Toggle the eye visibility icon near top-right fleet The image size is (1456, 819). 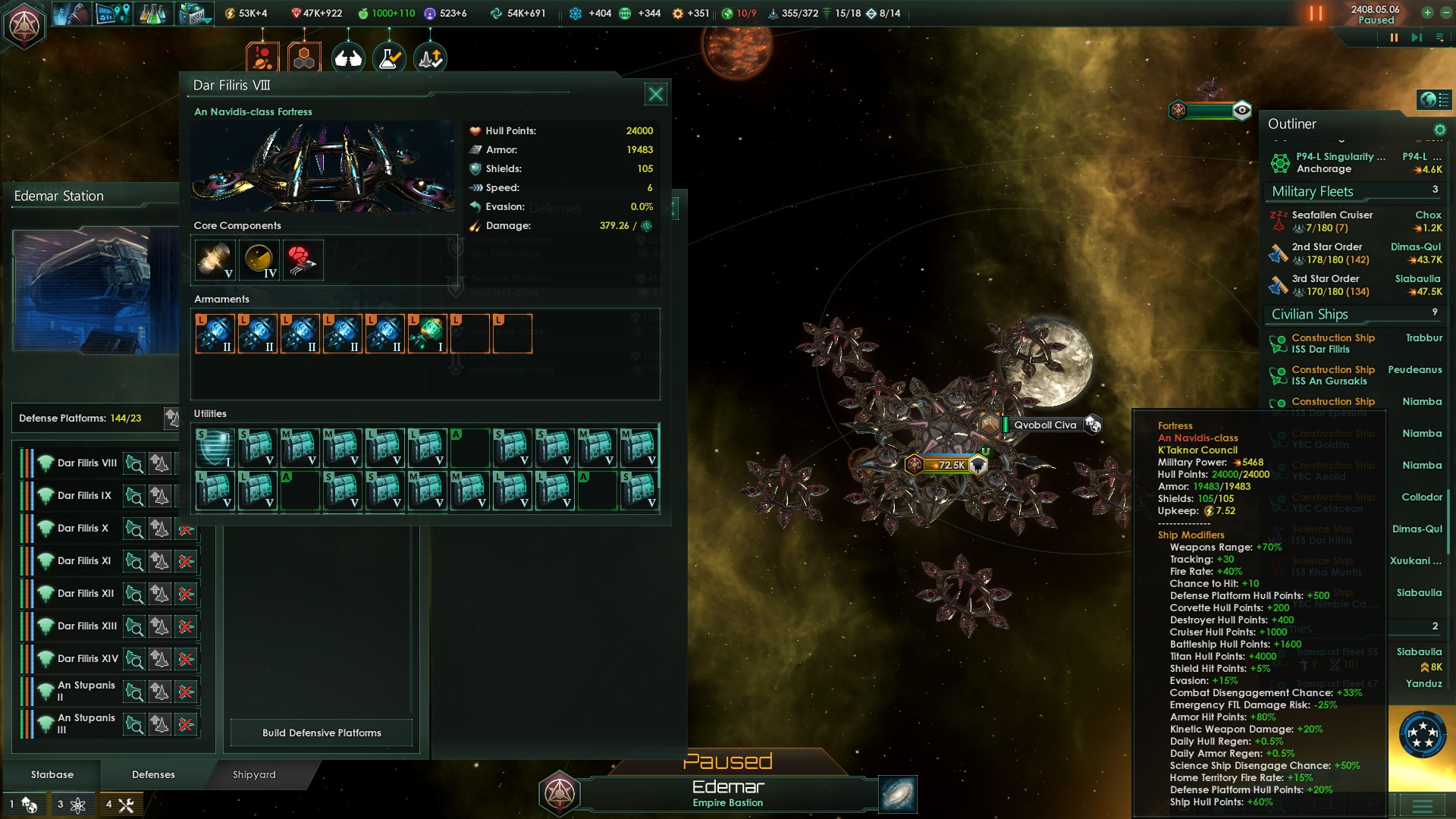pyautogui.click(x=1241, y=111)
